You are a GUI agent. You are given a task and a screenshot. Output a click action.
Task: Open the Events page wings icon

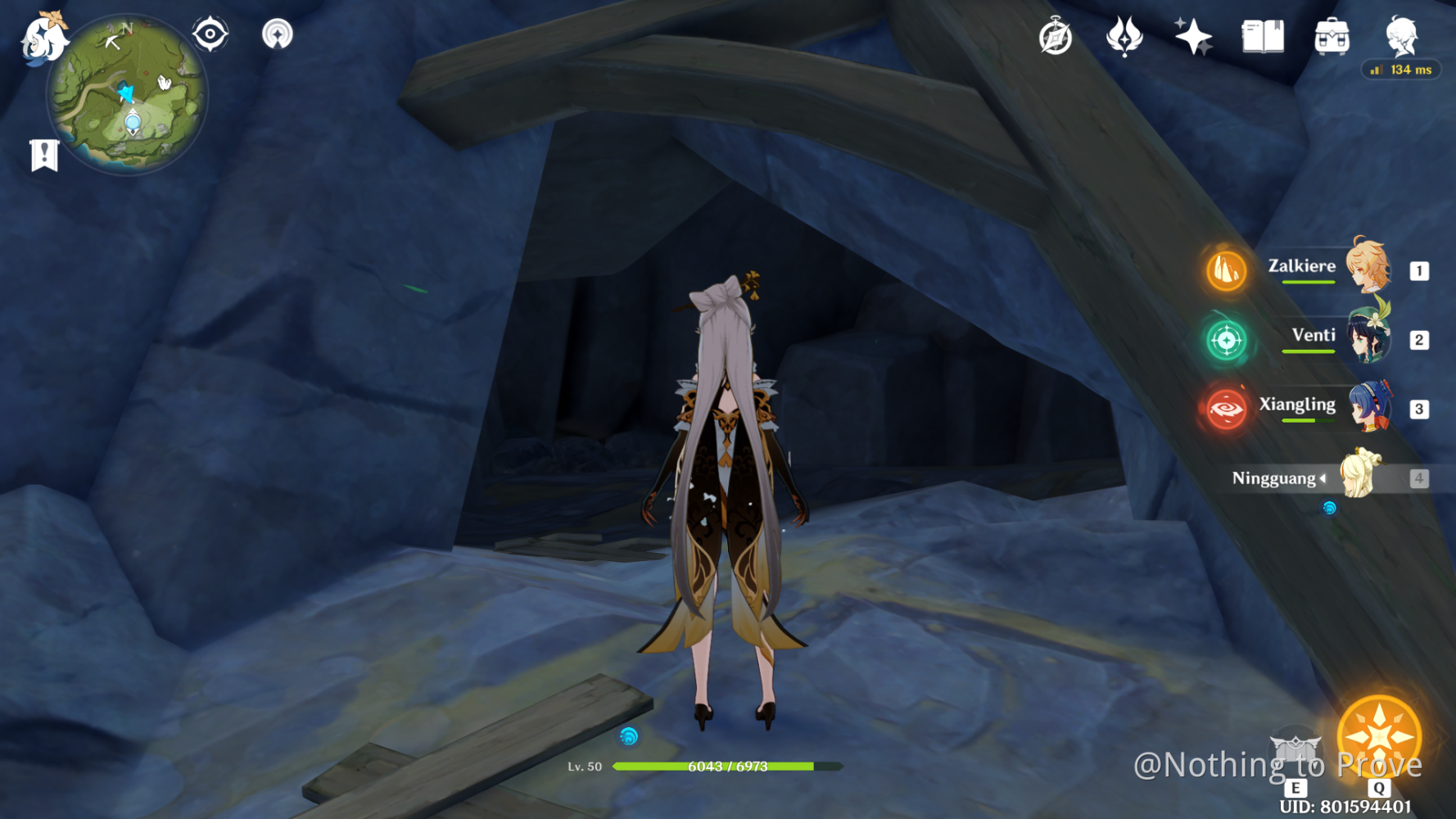pos(1125,34)
